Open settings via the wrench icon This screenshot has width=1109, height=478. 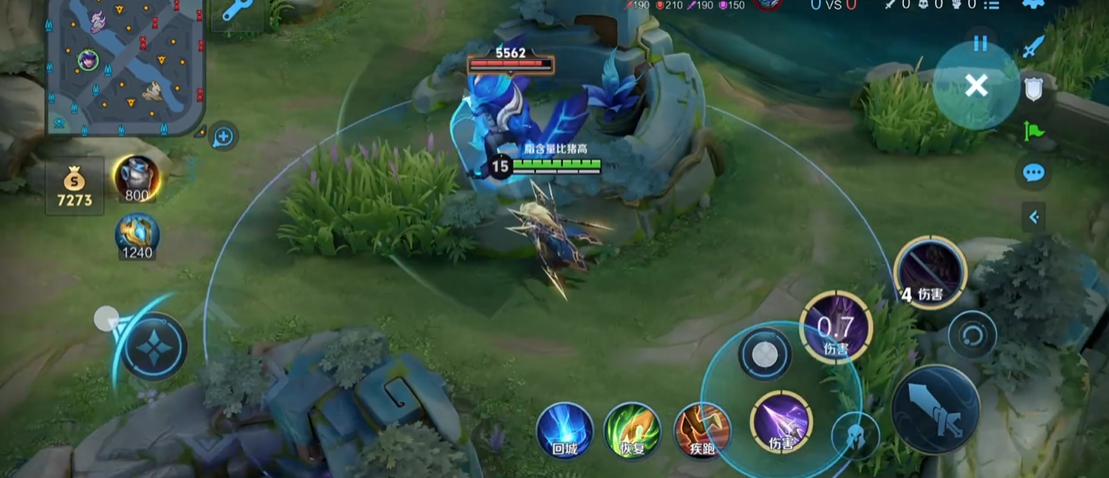click(x=237, y=12)
